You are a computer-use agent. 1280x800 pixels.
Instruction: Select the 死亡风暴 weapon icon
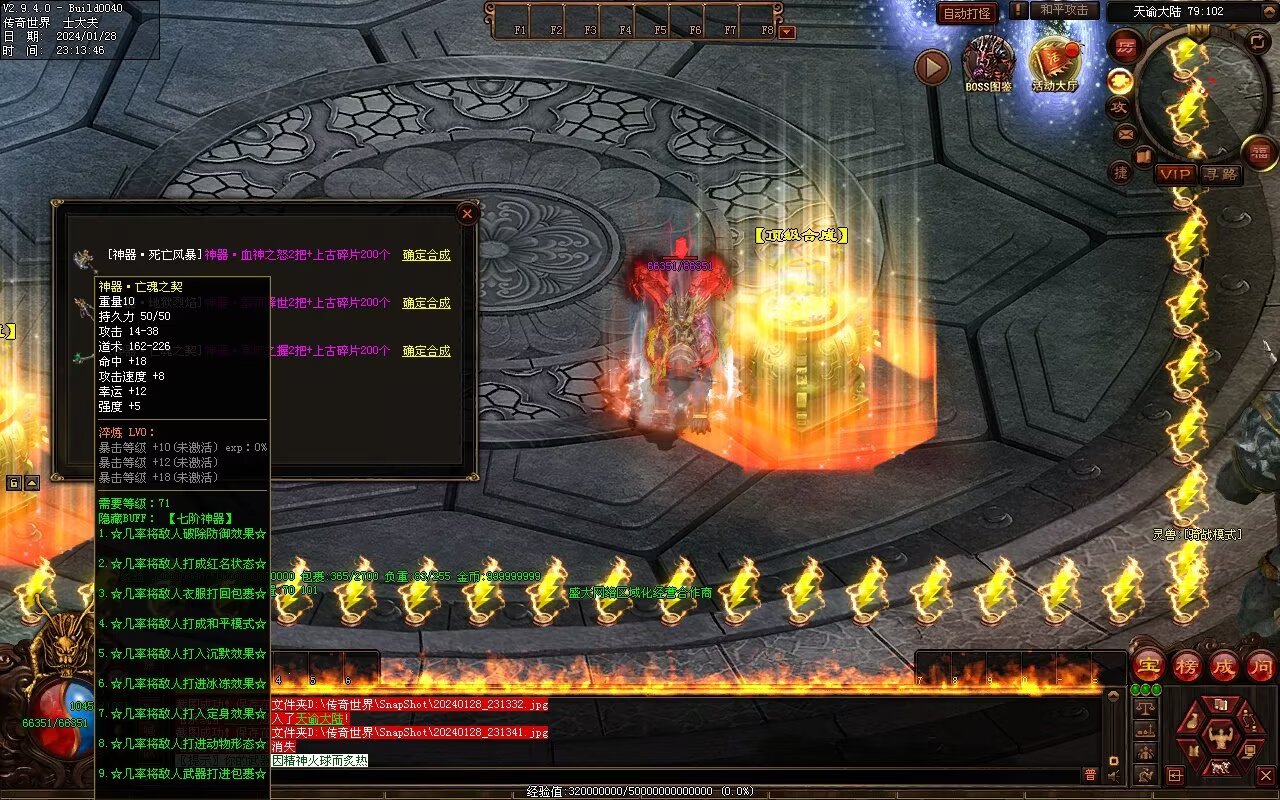click(x=82, y=257)
